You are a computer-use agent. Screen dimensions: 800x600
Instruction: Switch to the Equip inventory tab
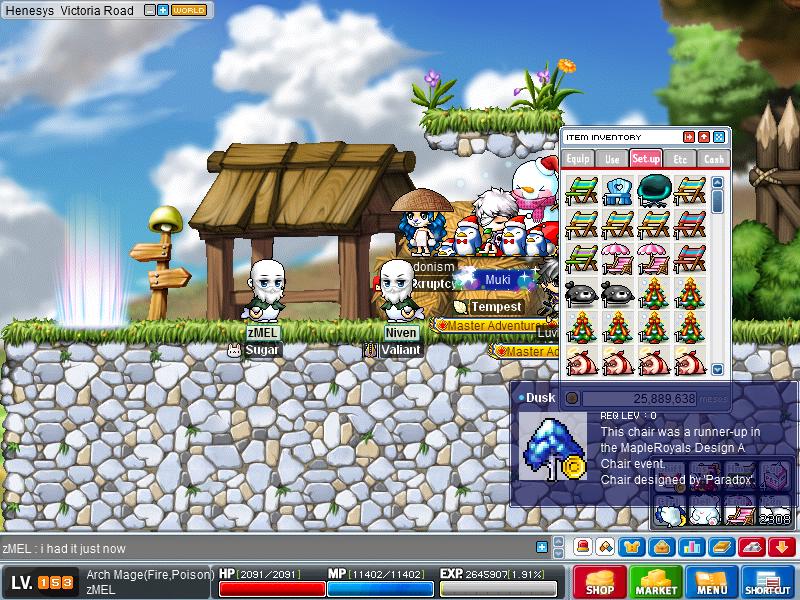(x=579, y=158)
